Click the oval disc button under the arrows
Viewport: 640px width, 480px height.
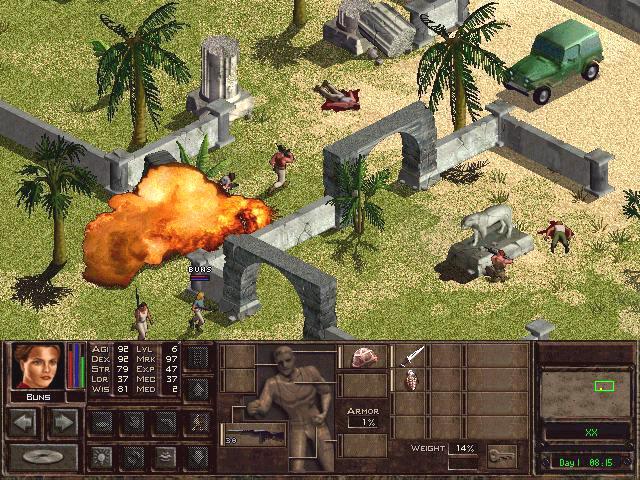point(43,457)
